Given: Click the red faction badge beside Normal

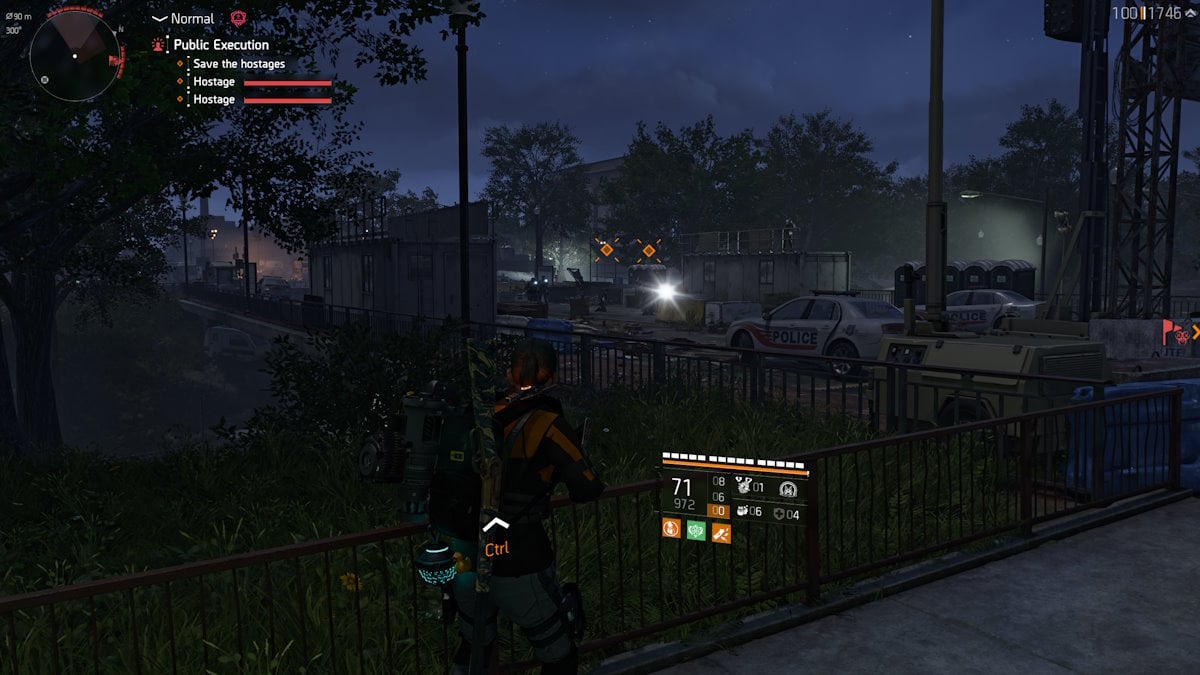Looking at the screenshot, I should click(x=238, y=19).
